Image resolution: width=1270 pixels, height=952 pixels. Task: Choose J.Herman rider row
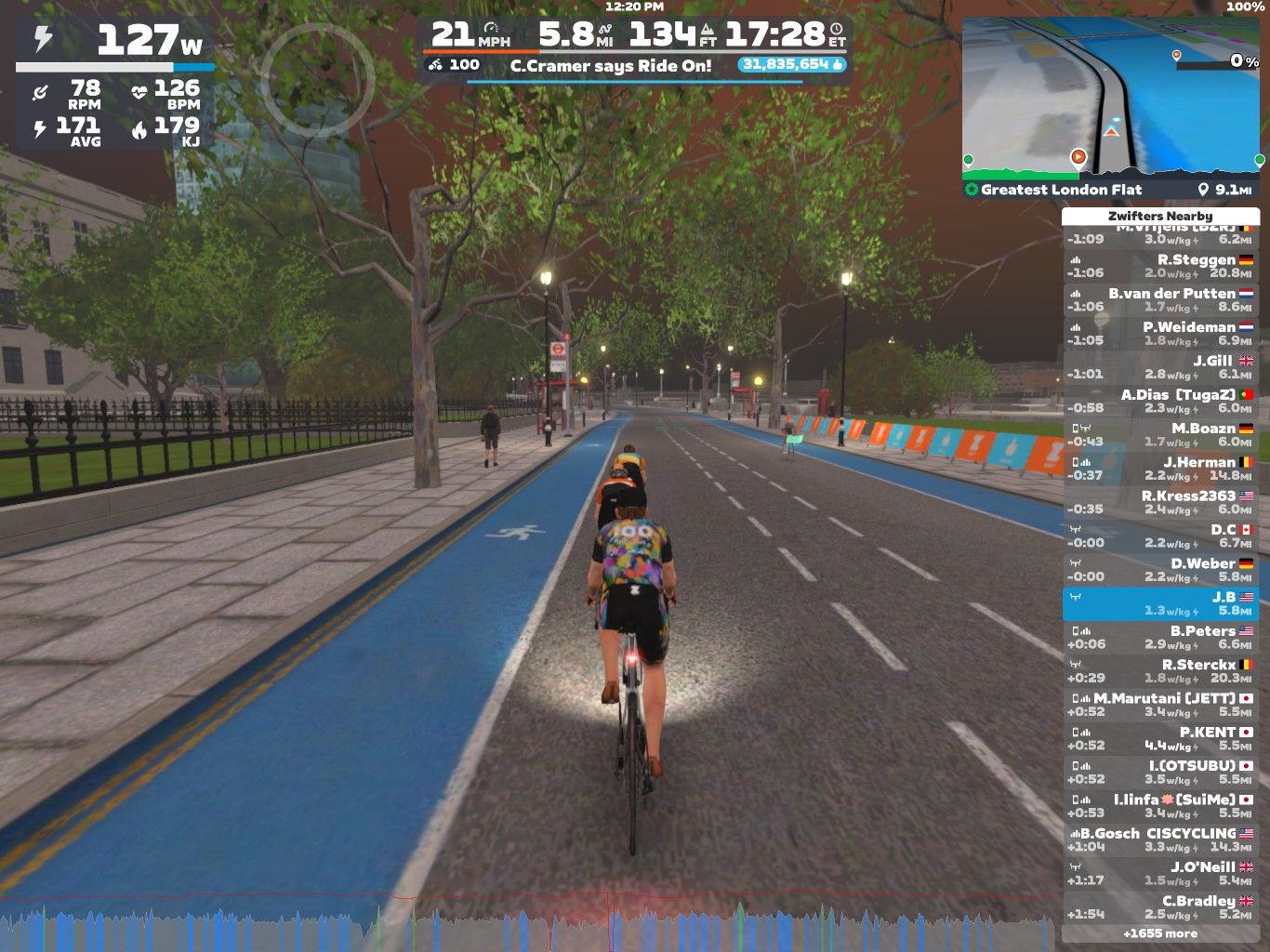(x=1160, y=469)
